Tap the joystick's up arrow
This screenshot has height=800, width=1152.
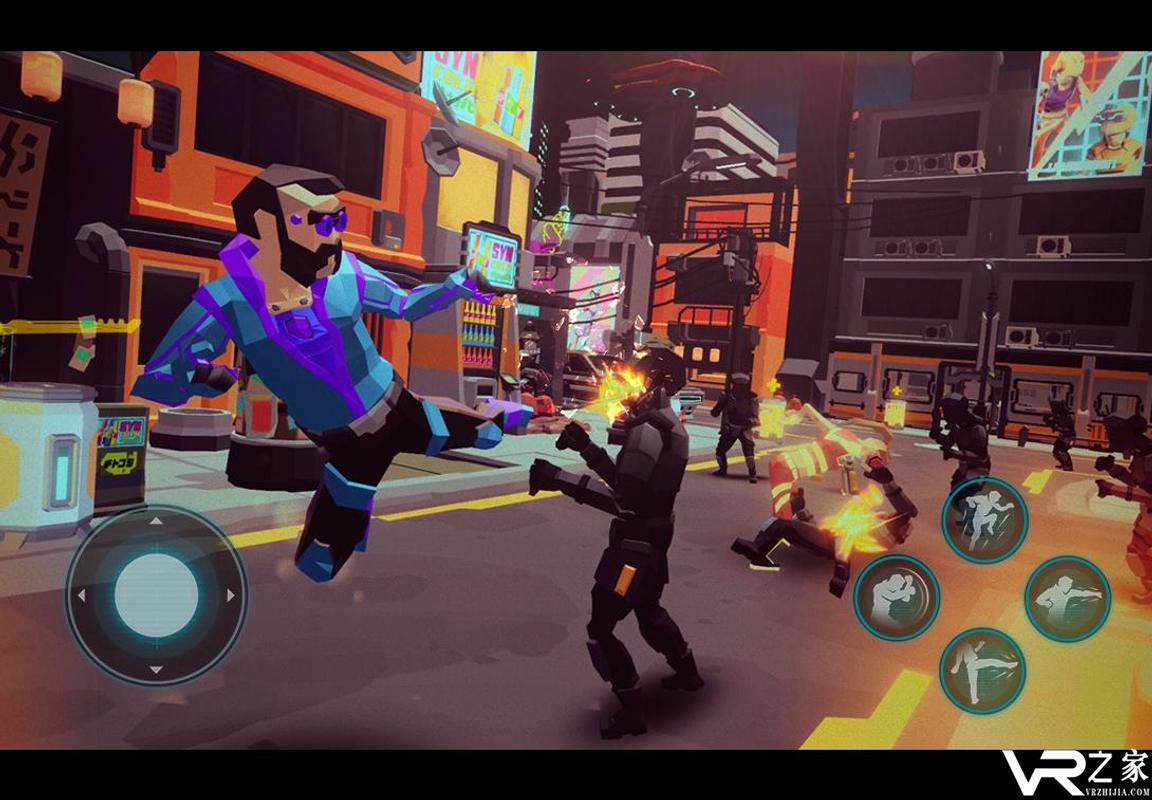(x=156, y=521)
